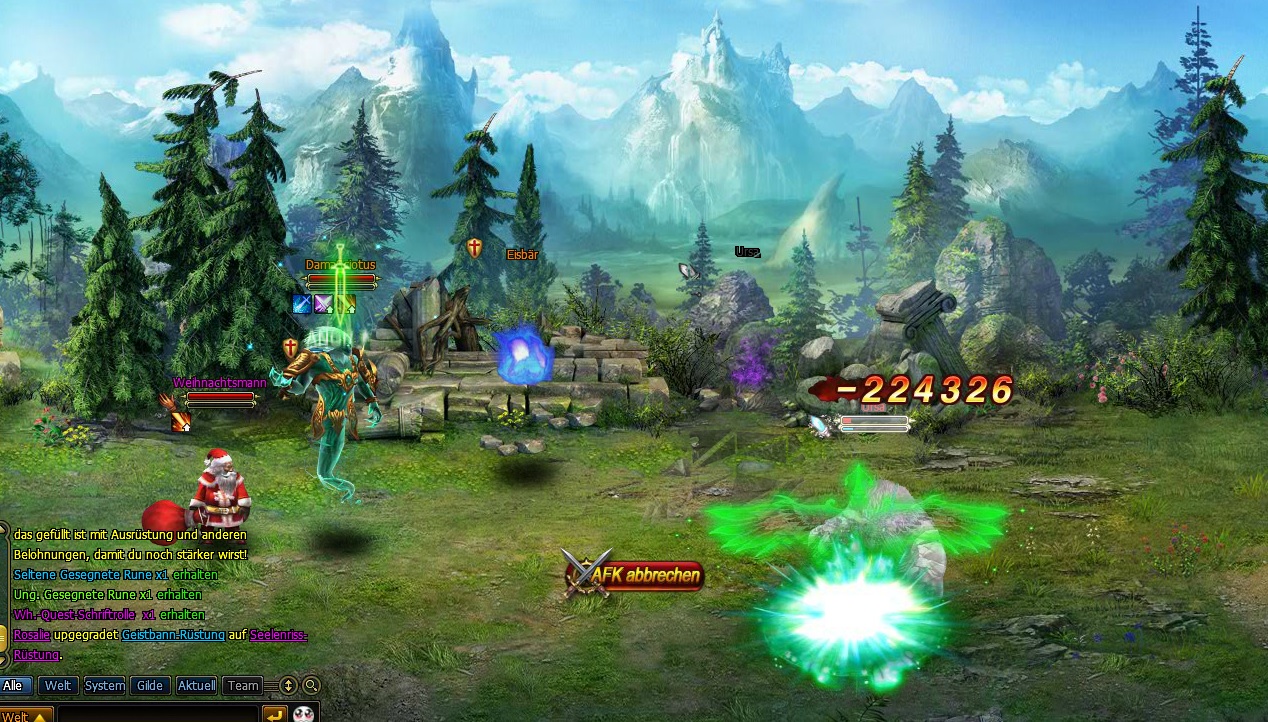This screenshot has width=1268, height=722.
Task: Cancel AFK mode with AFK abbrechen
Action: [x=645, y=577]
